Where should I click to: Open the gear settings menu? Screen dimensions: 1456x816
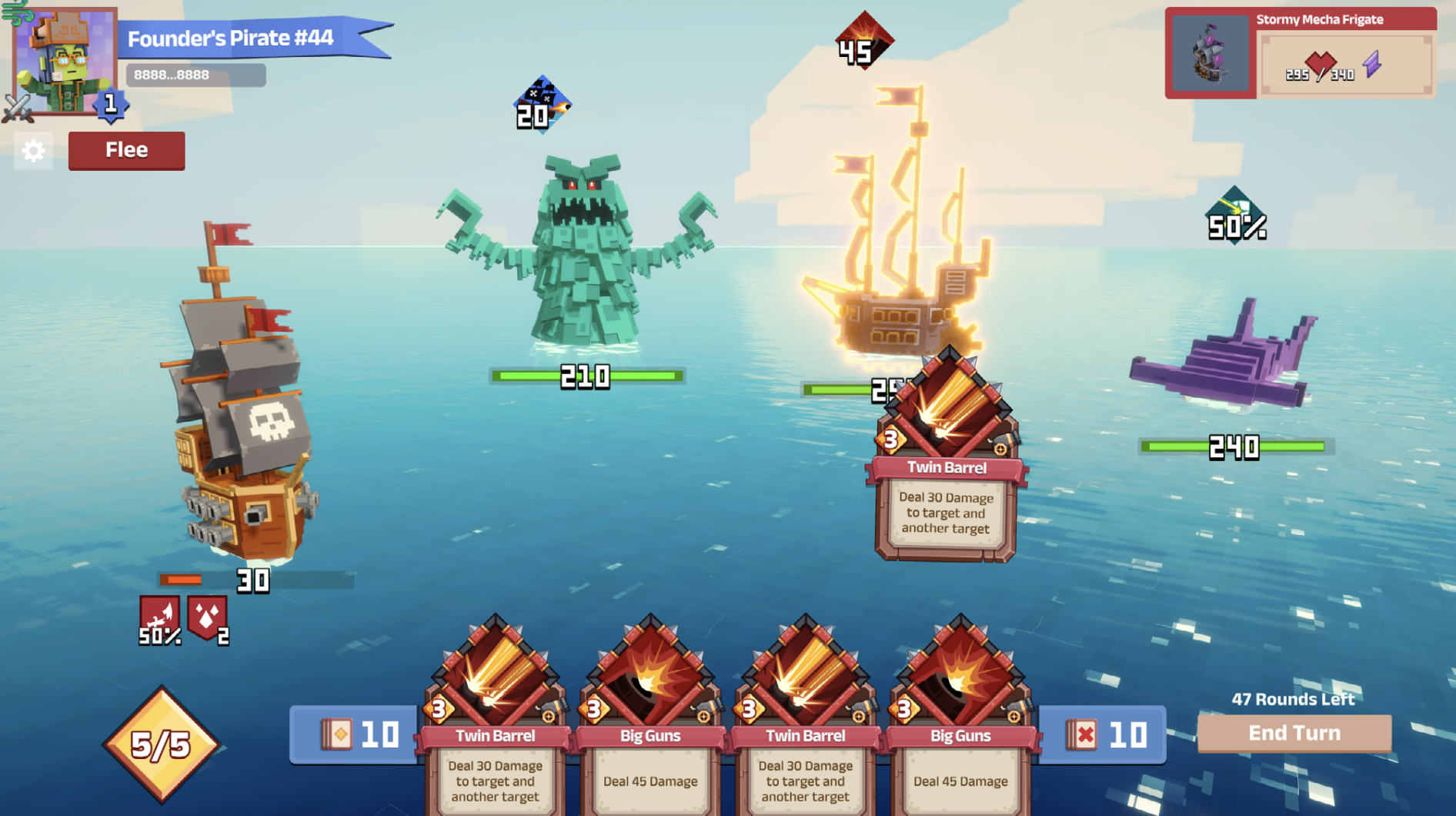pos(33,151)
